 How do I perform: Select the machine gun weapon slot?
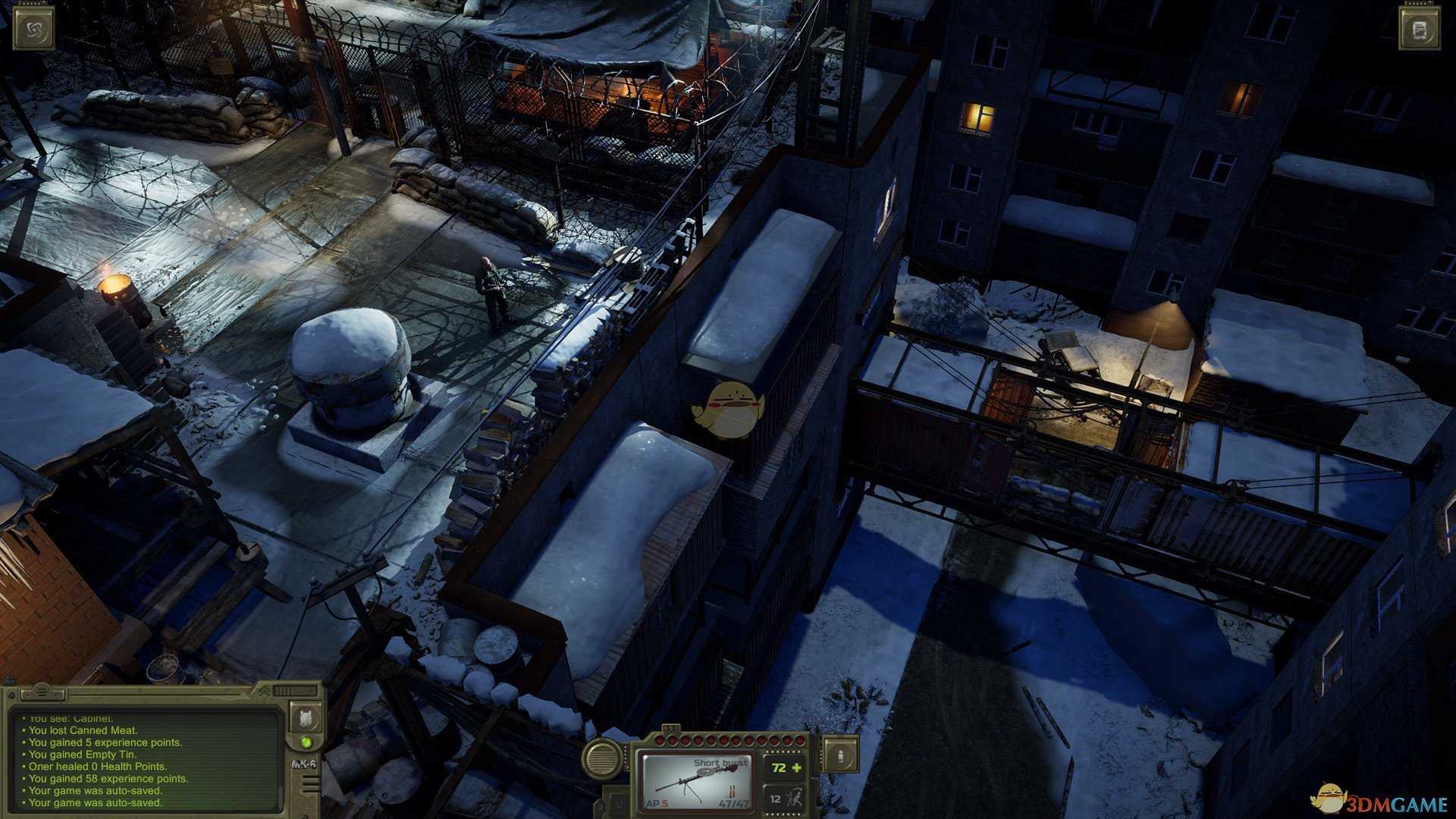point(696,781)
